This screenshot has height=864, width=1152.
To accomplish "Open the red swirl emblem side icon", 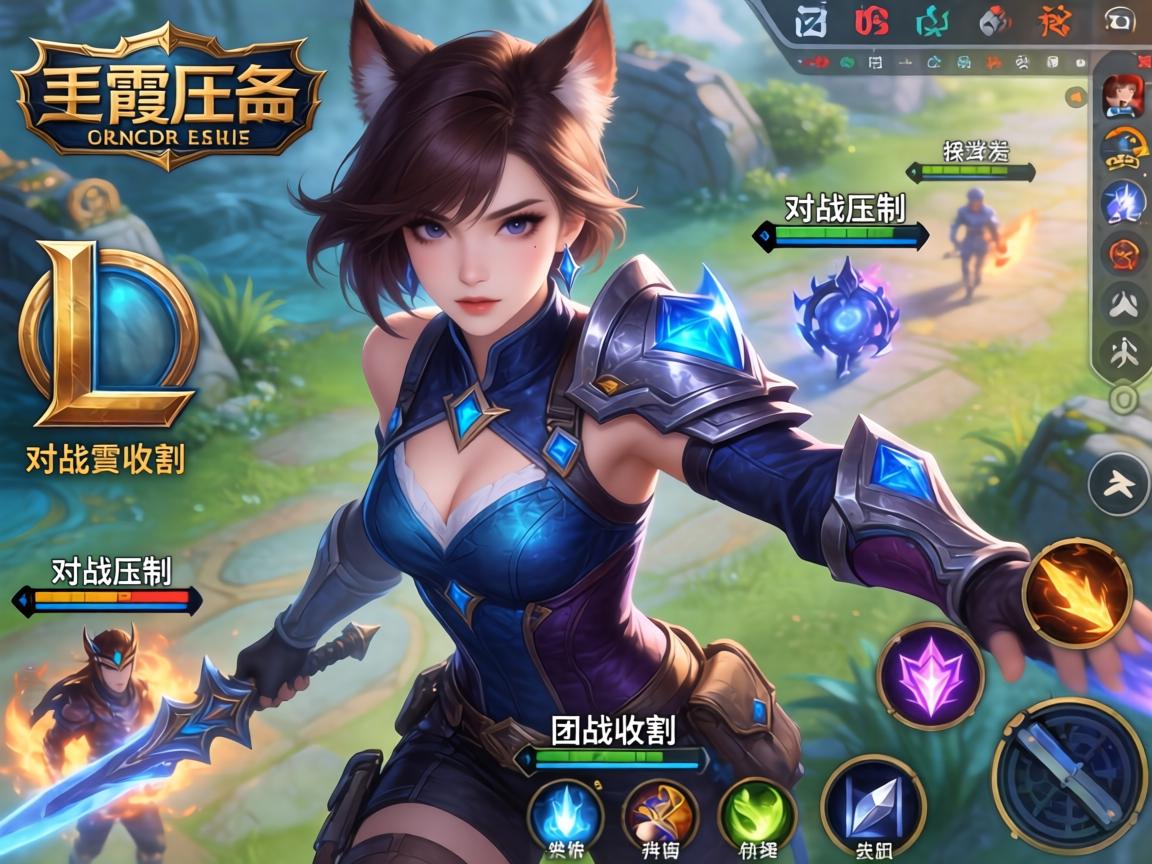I will (1122, 254).
